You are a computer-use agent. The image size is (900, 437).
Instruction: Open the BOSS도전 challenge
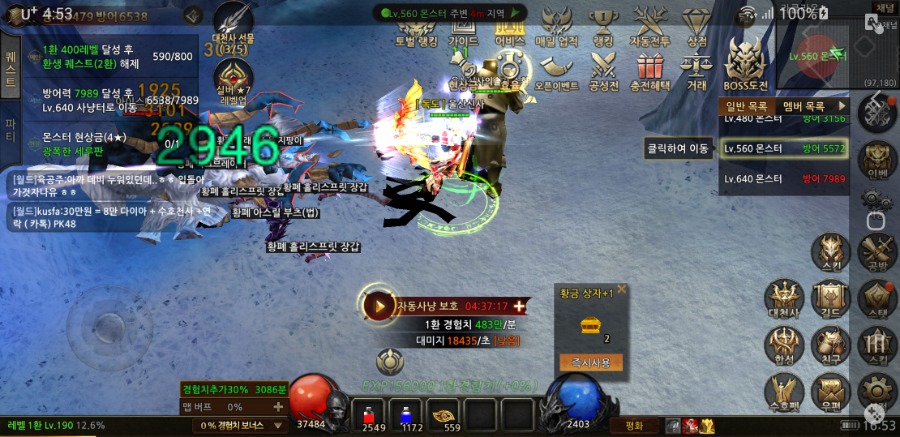coord(745,65)
